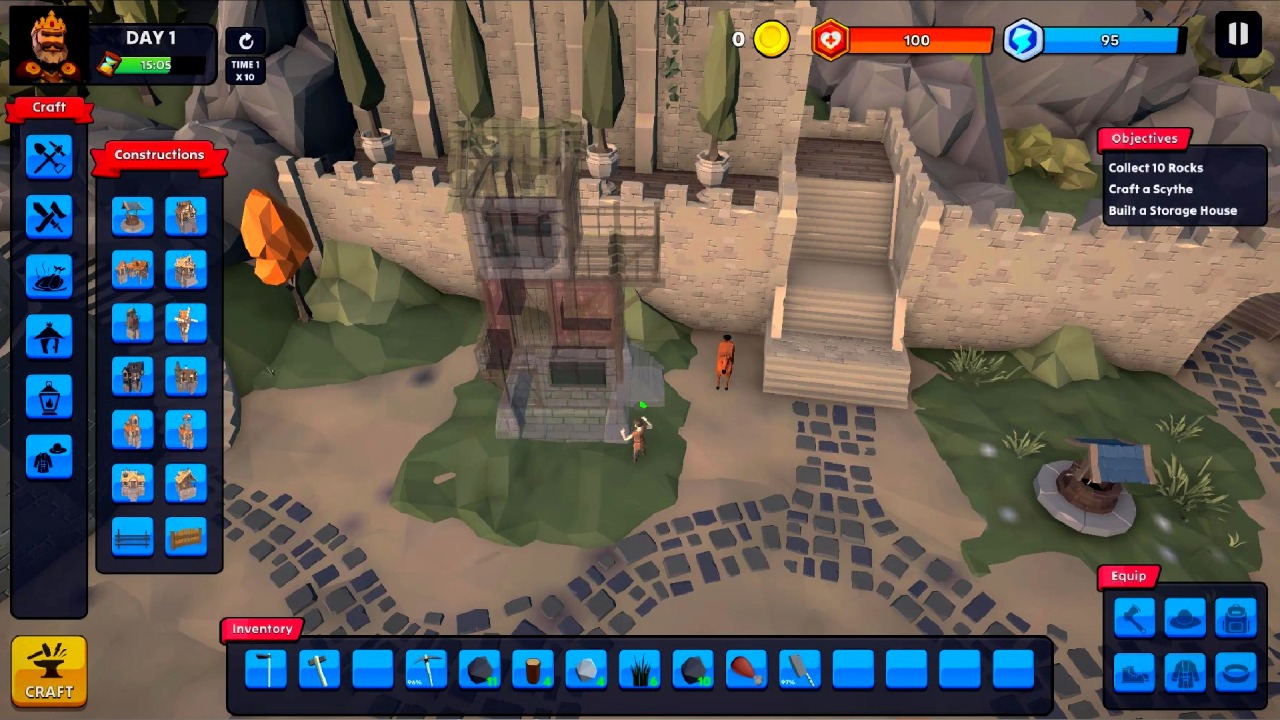Click the gold coin currency counter
The image size is (1280, 720).
point(770,39)
